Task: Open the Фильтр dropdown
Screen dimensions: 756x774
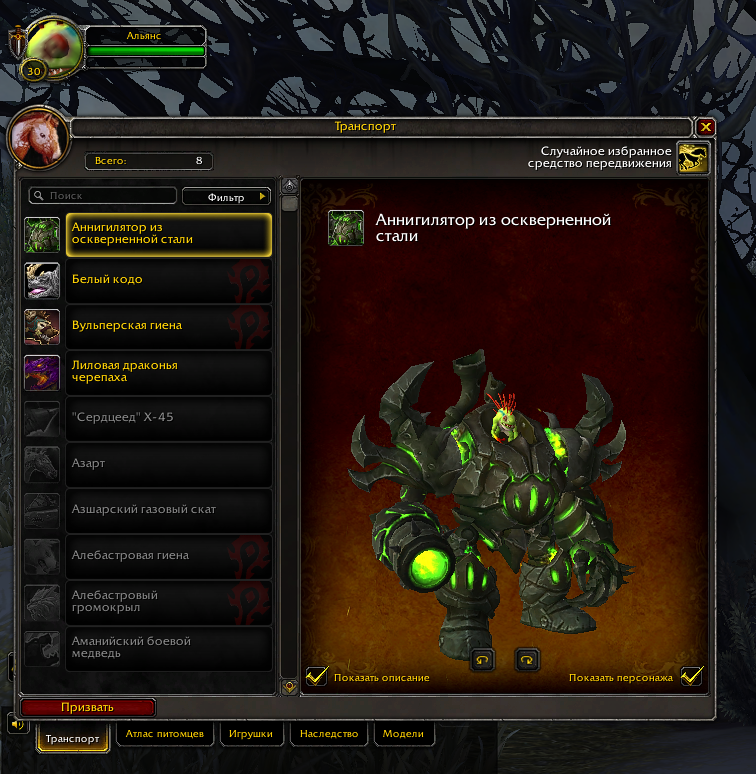Action: [227, 197]
